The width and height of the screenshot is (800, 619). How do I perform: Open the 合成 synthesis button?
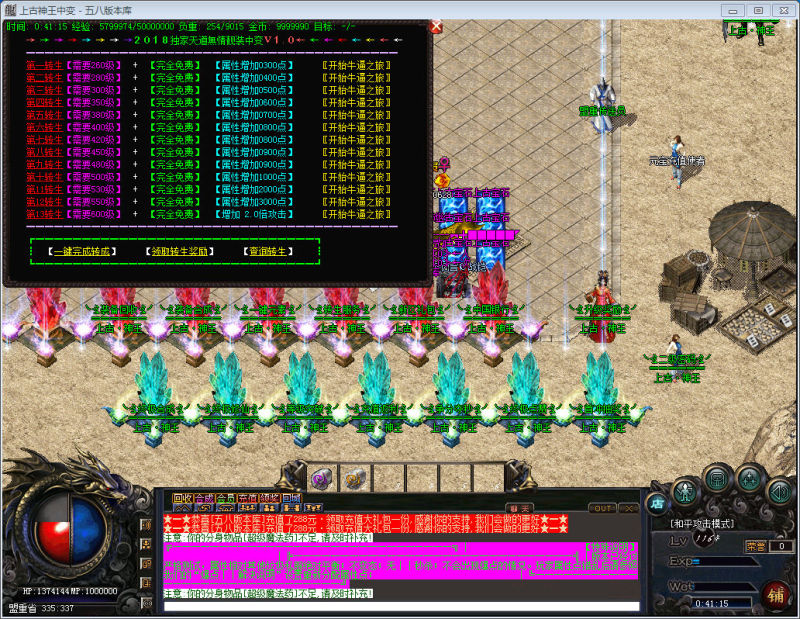pyautogui.click(x=204, y=498)
